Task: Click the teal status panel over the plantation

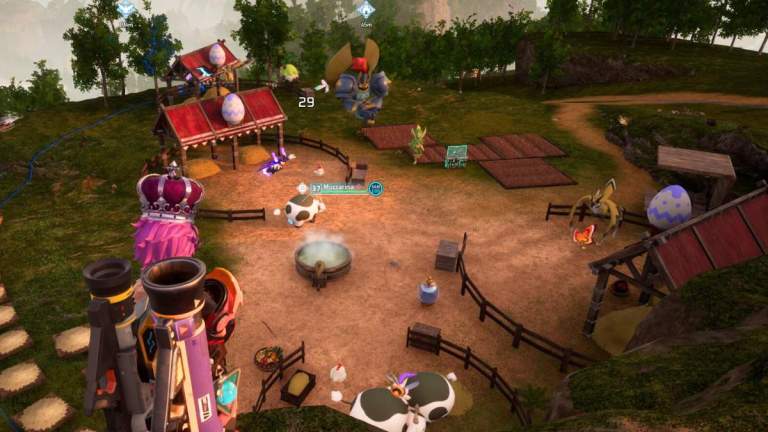Action: click(456, 154)
